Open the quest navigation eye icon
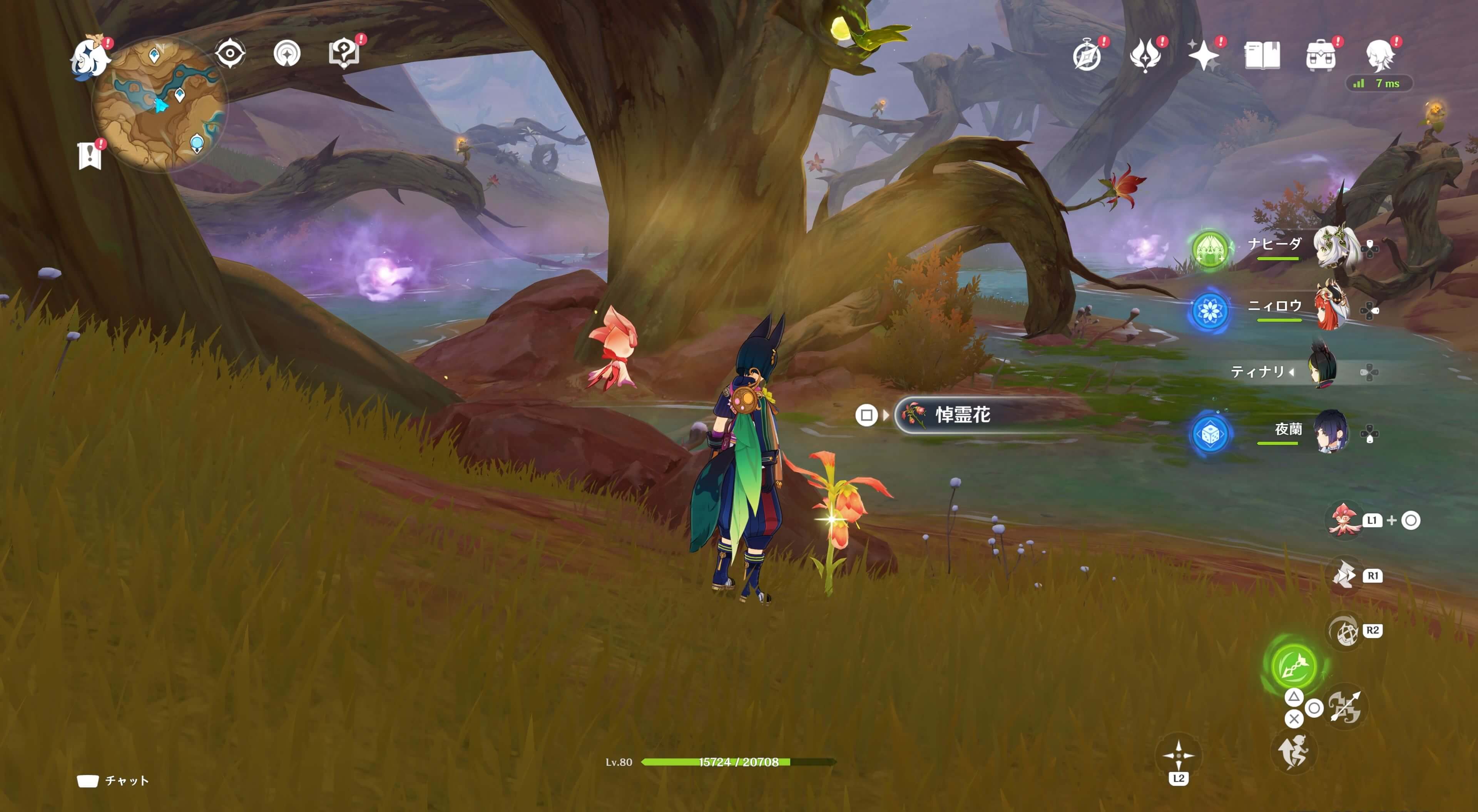 (230, 54)
